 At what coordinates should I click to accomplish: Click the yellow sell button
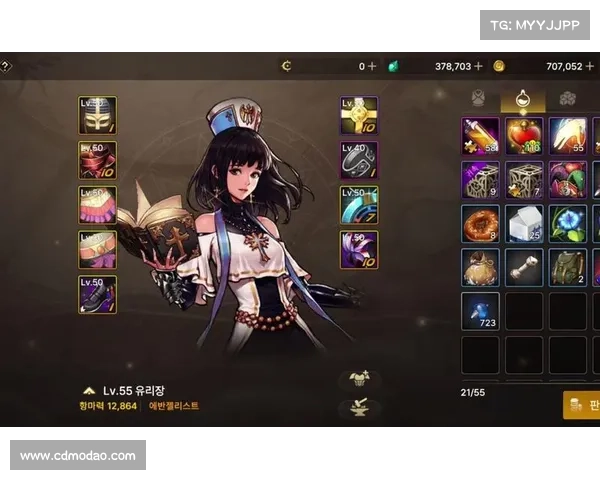(x=582, y=404)
